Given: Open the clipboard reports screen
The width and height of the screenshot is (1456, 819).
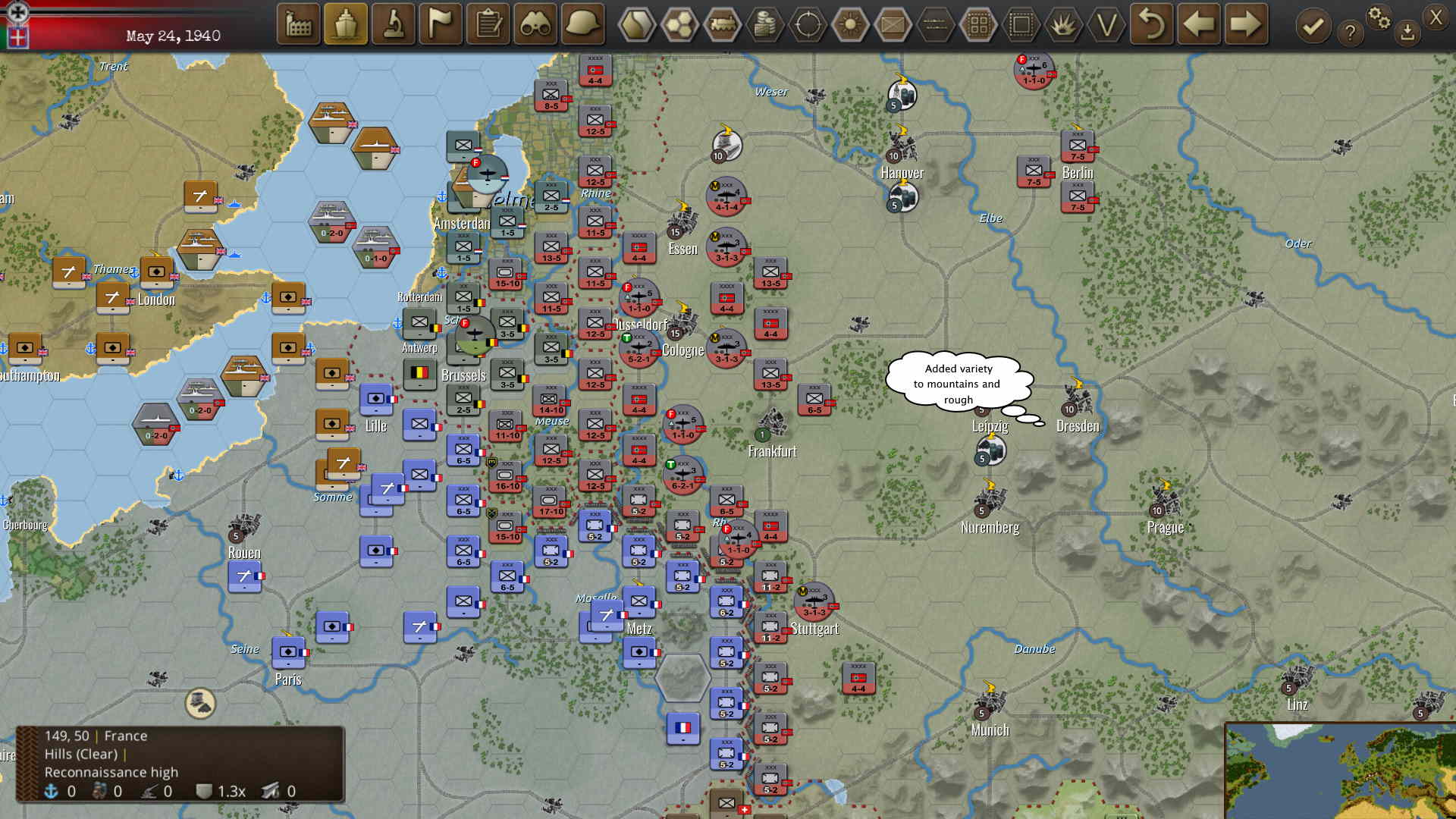Looking at the screenshot, I should coord(488,25).
